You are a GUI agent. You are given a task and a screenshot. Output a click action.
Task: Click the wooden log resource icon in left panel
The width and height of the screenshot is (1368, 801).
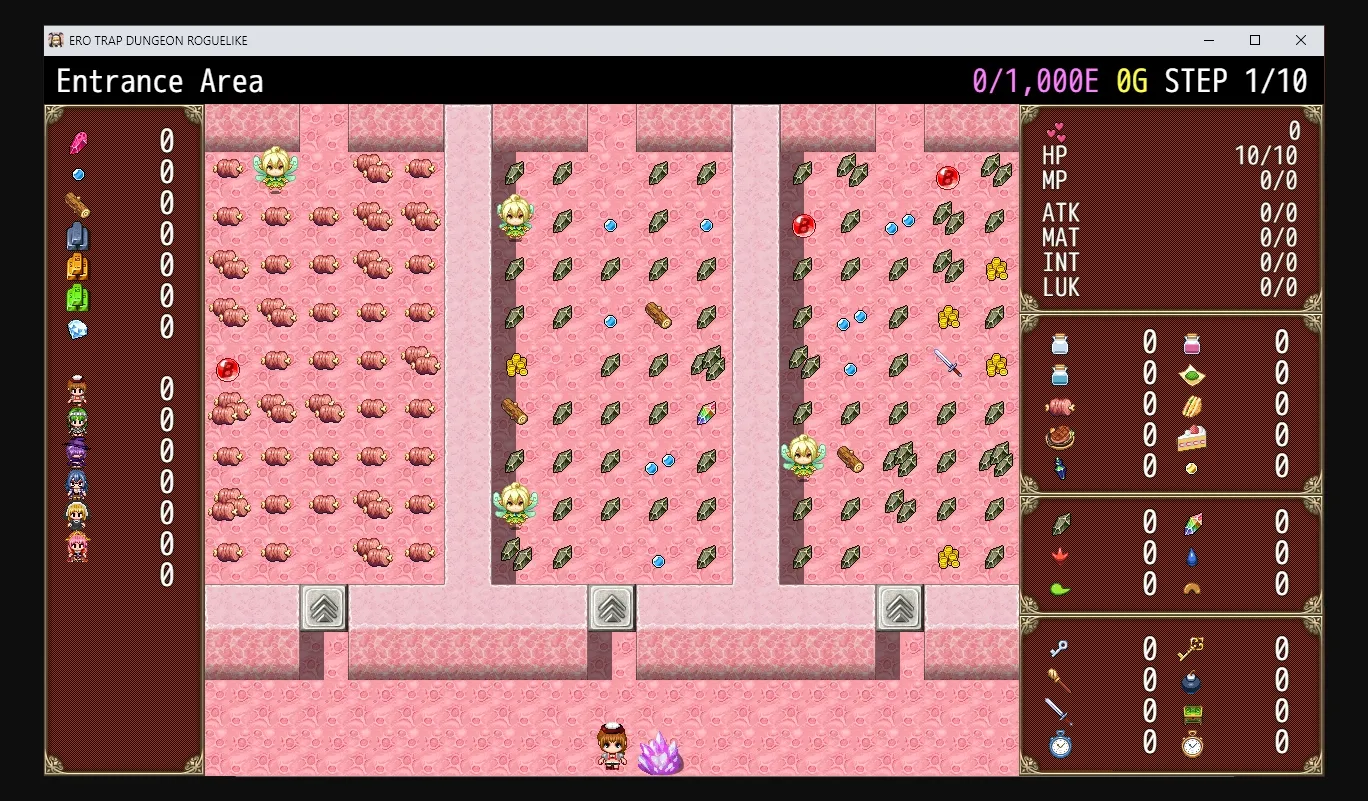pyautogui.click(x=78, y=203)
